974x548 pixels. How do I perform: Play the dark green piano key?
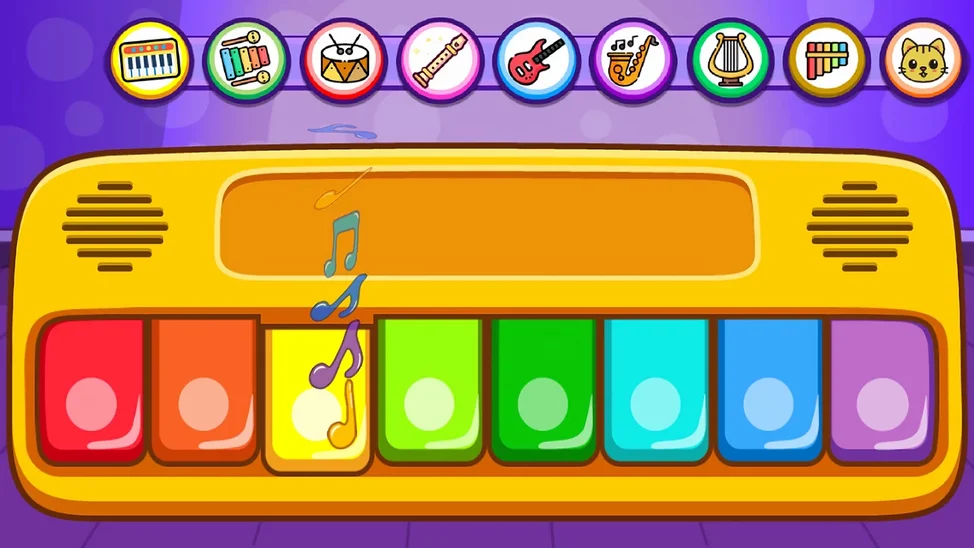click(543, 392)
